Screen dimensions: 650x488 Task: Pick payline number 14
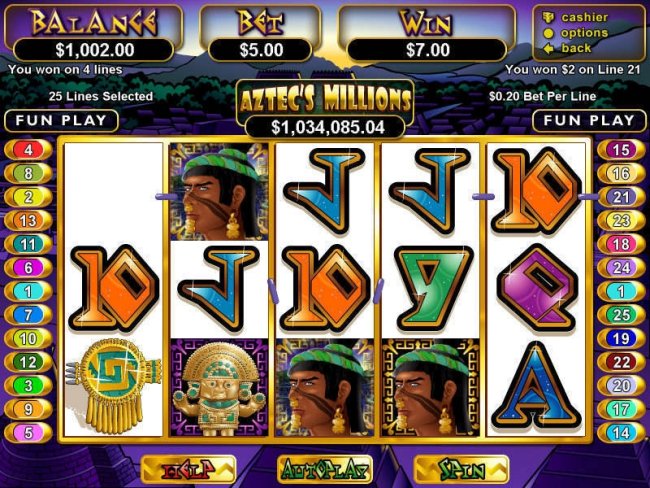[x=621, y=433]
